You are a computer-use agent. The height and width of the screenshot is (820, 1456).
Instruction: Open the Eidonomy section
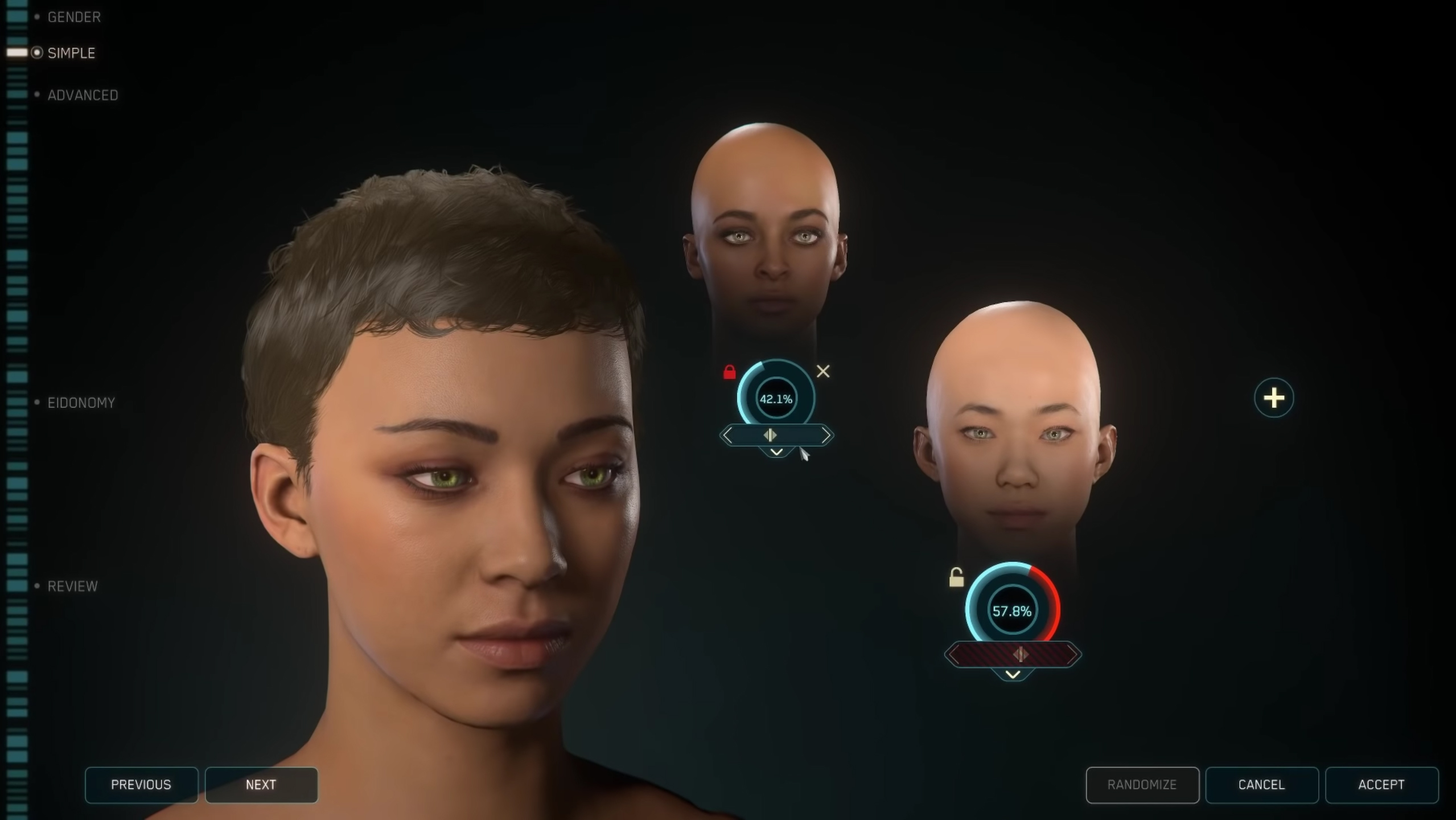tap(81, 403)
